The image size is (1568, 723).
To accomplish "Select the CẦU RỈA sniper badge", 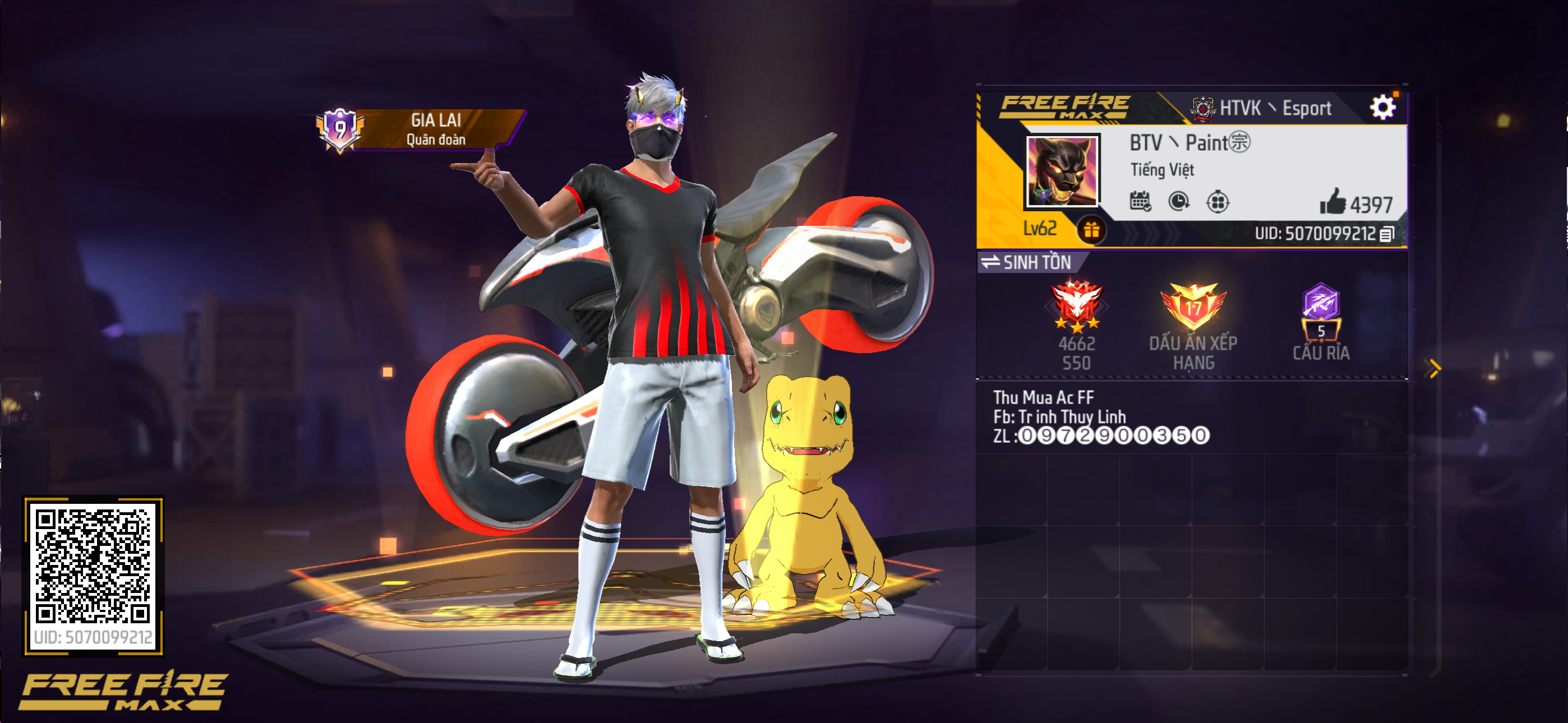I will pyautogui.click(x=1321, y=310).
